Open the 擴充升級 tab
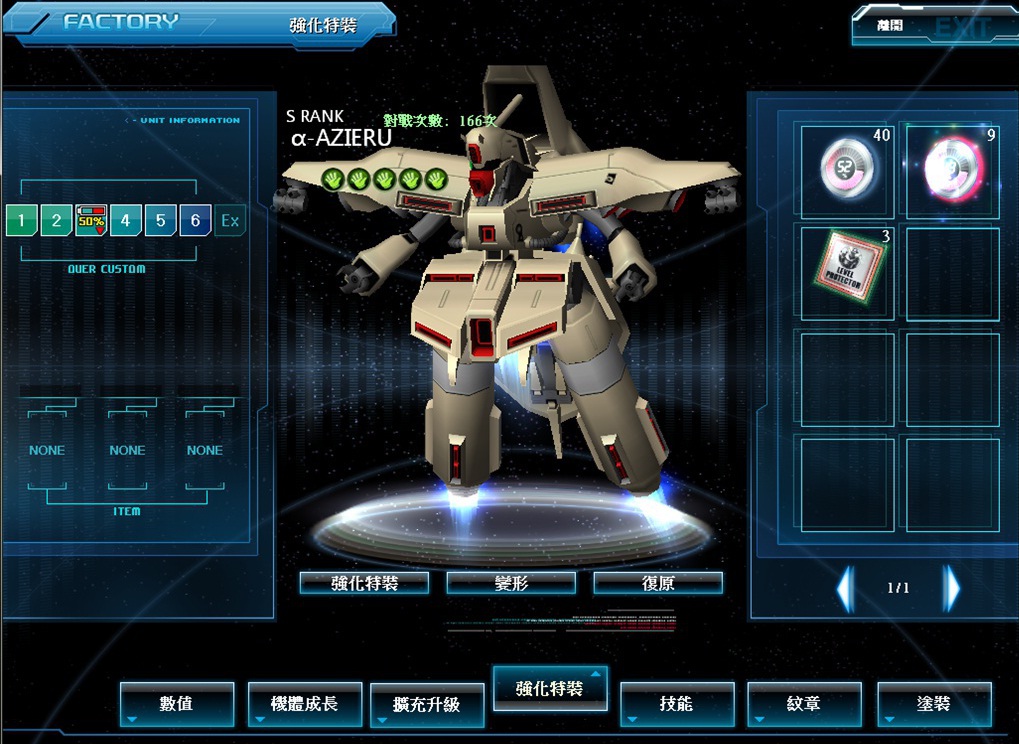This screenshot has width=1019, height=744. point(427,705)
